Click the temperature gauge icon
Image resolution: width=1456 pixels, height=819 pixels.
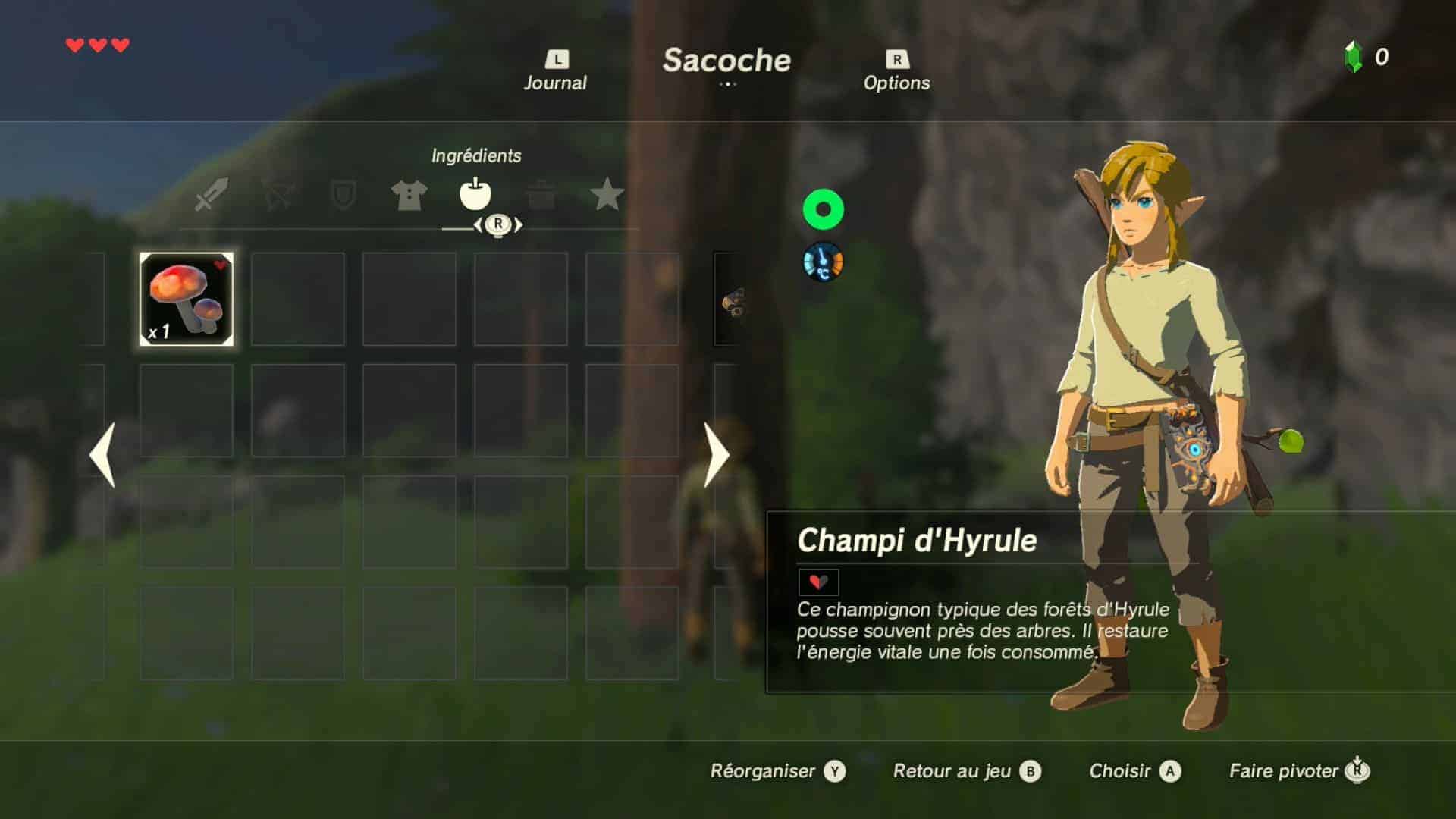click(823, 262)
